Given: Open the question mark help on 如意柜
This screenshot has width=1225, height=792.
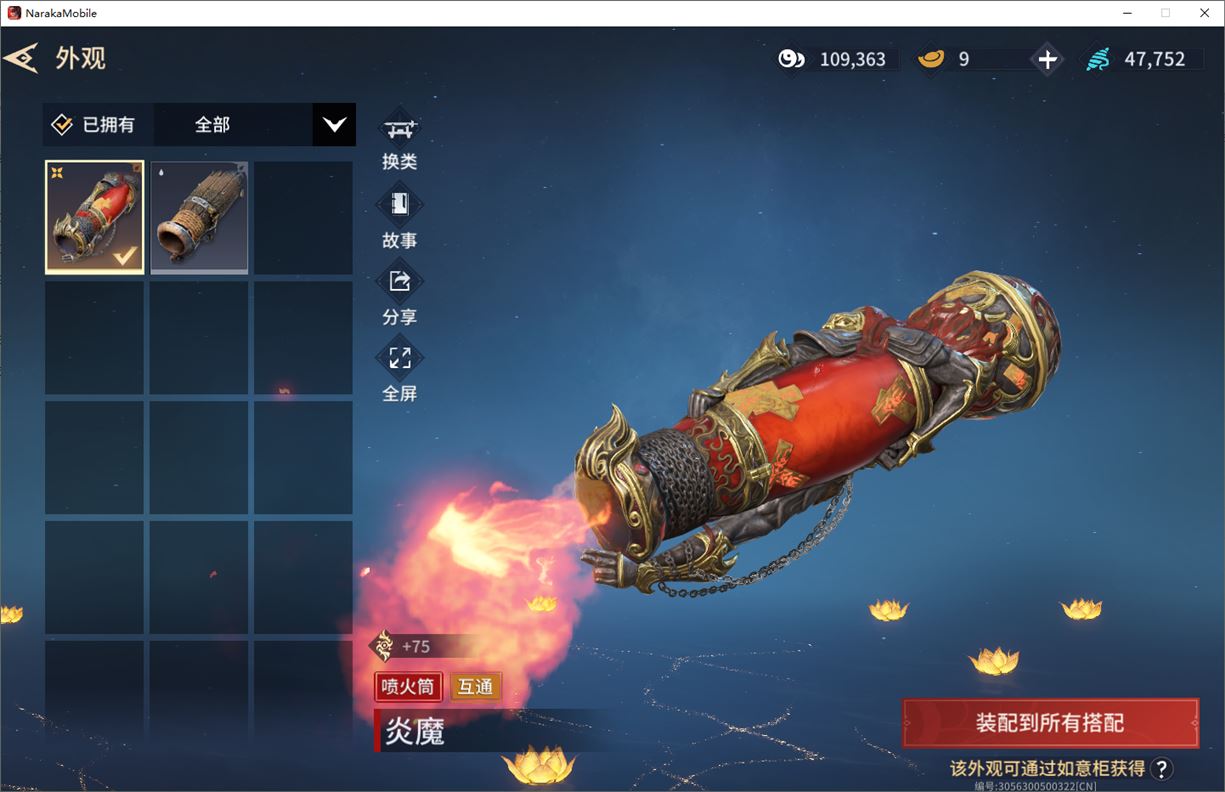Looking at the screenshot, I should pos(1161,768).
